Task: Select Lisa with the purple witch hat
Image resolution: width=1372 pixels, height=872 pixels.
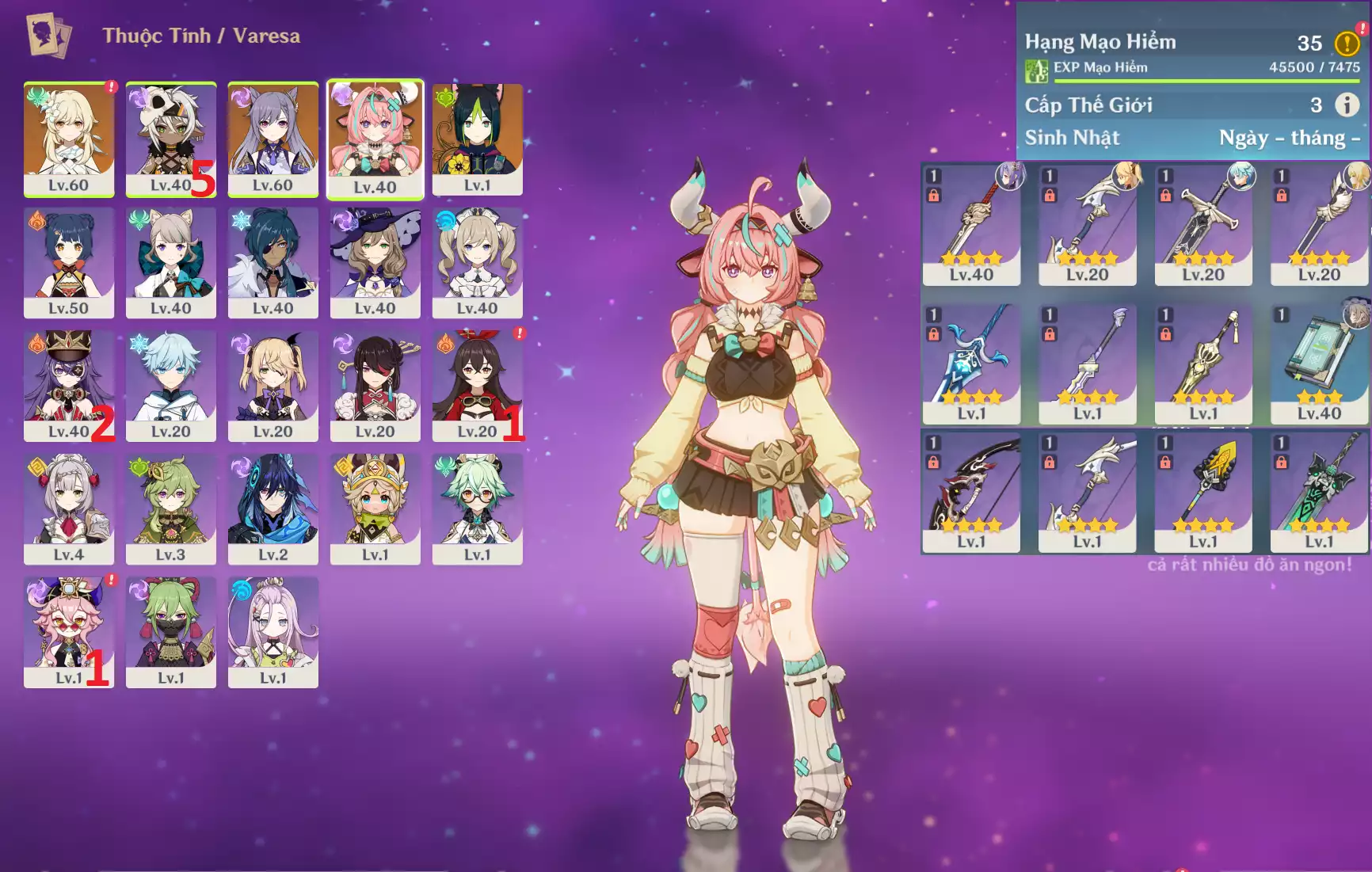Action: [x=375, y=262]
